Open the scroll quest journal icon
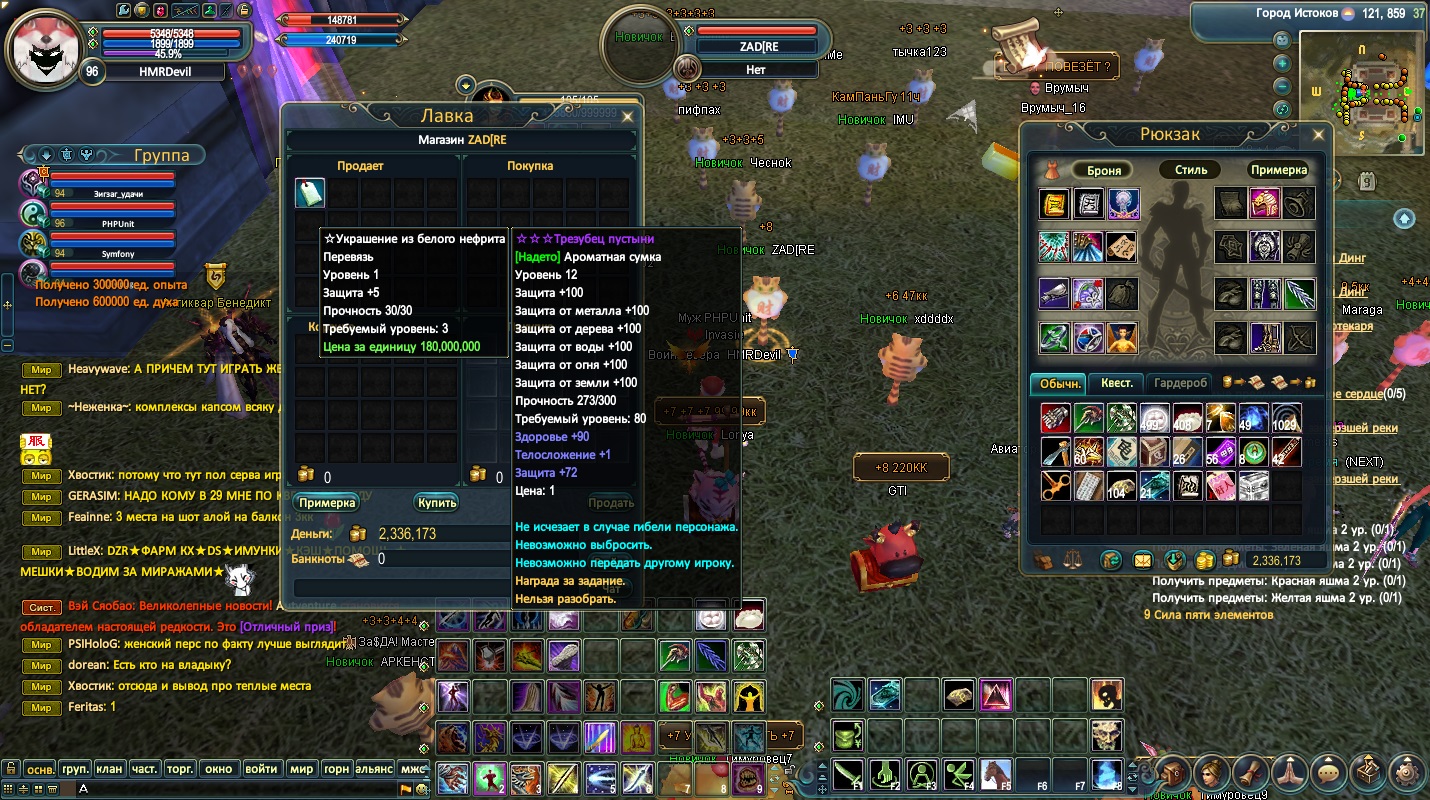 coord(1250,772)
